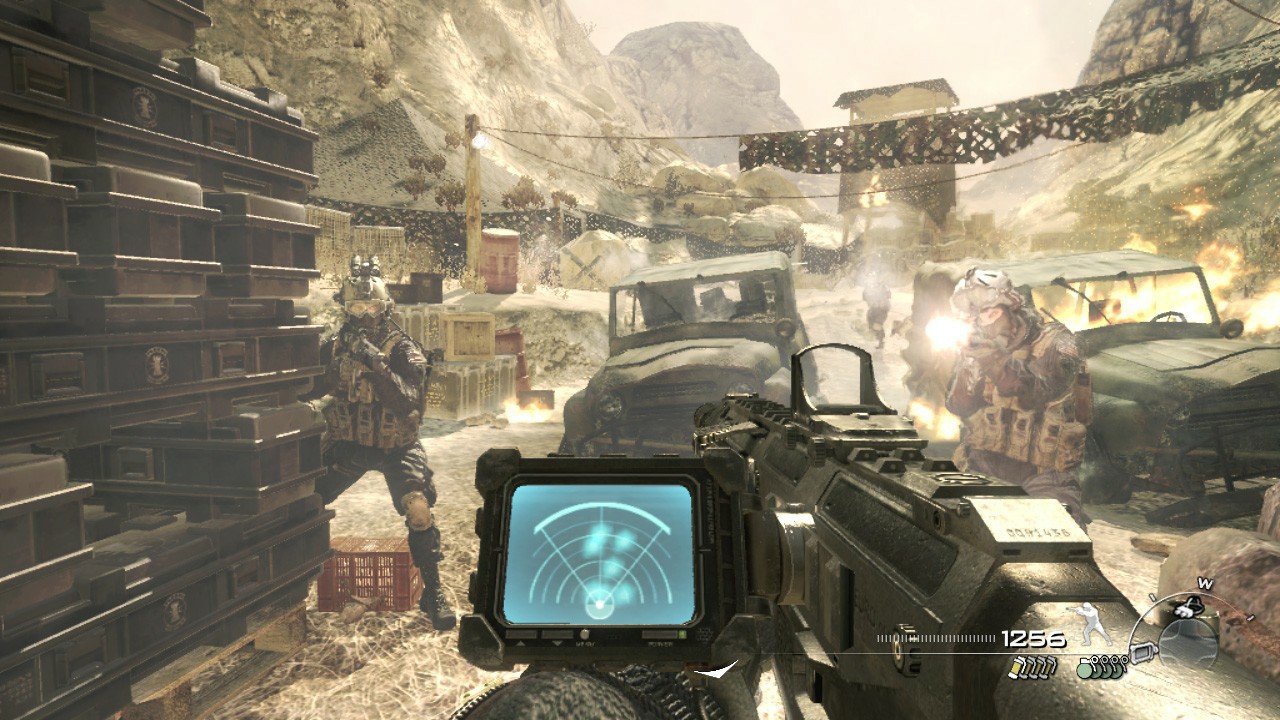Click the 1256 ammo counter
This screenshot has width=1280, height=720.
pyautogui.click(x=1034, y=637)
